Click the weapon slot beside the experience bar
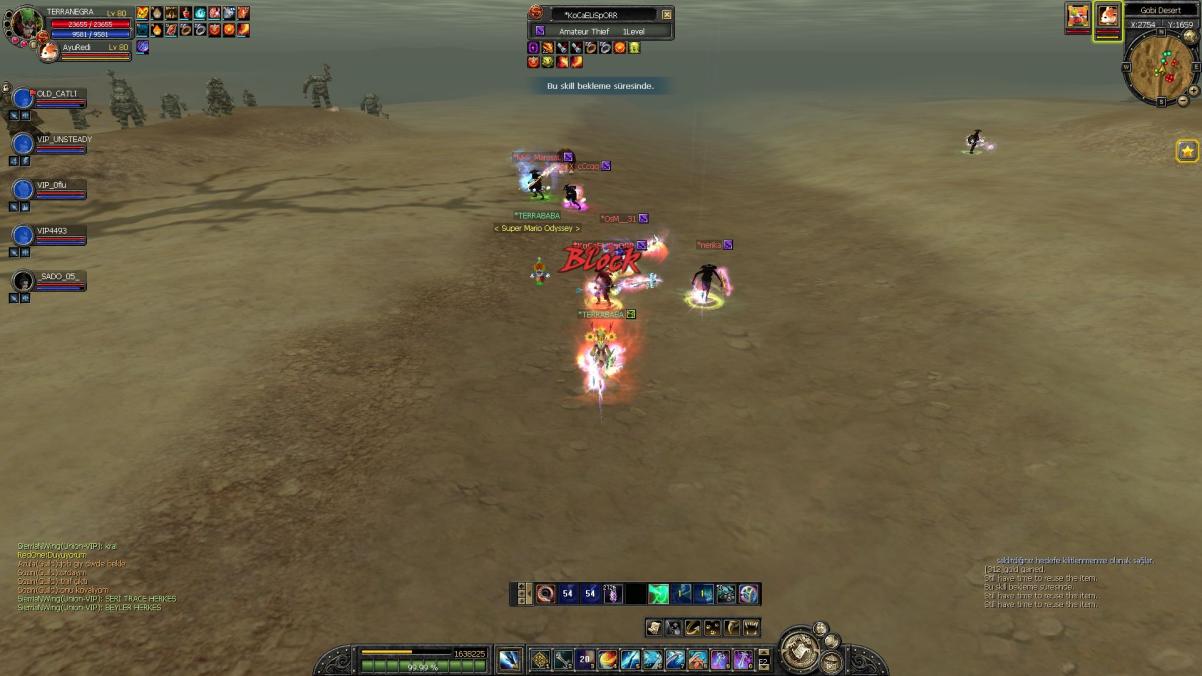1202x676 pixels. tap(509, 659)
